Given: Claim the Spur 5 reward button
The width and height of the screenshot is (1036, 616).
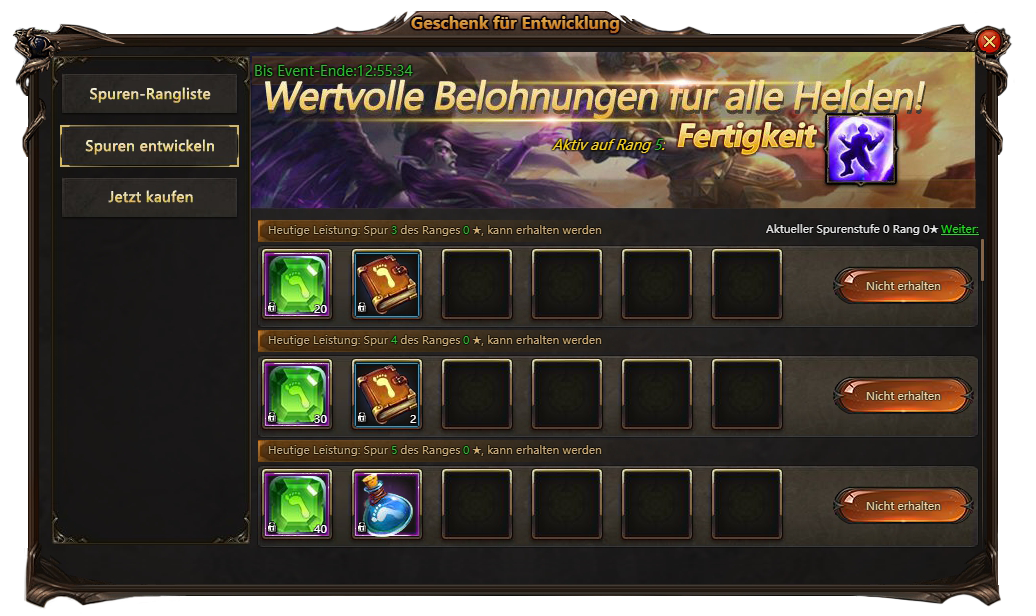Looking at the screenshot, I should [x=903, y=506].
